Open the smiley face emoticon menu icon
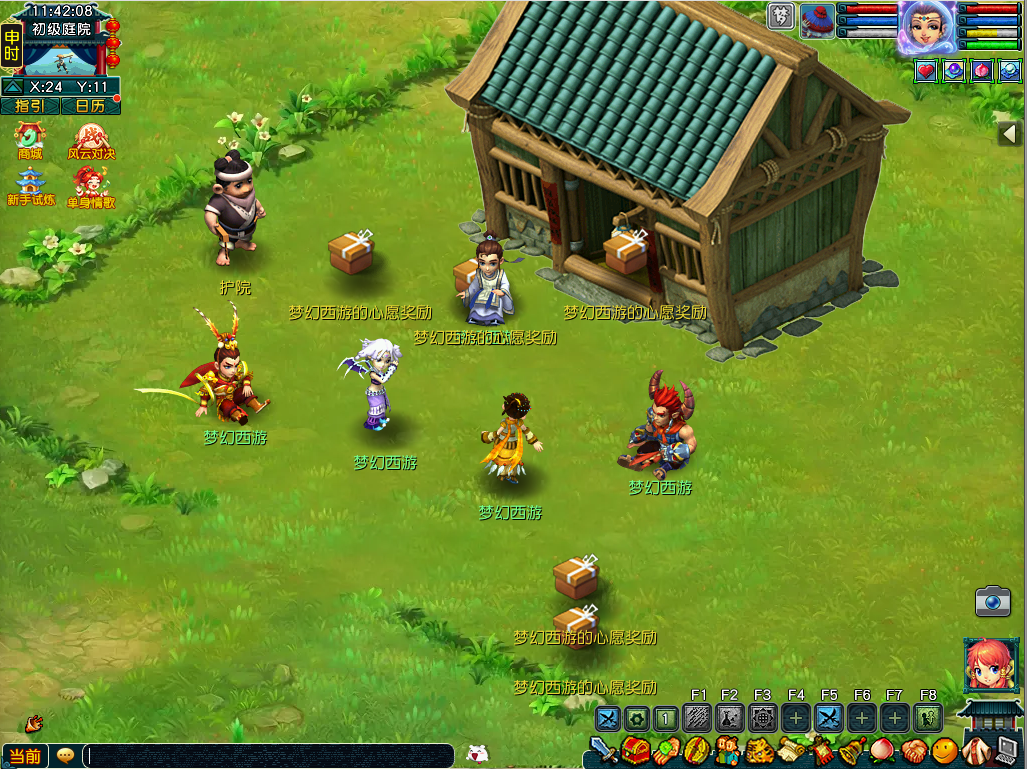 point(945,750)
